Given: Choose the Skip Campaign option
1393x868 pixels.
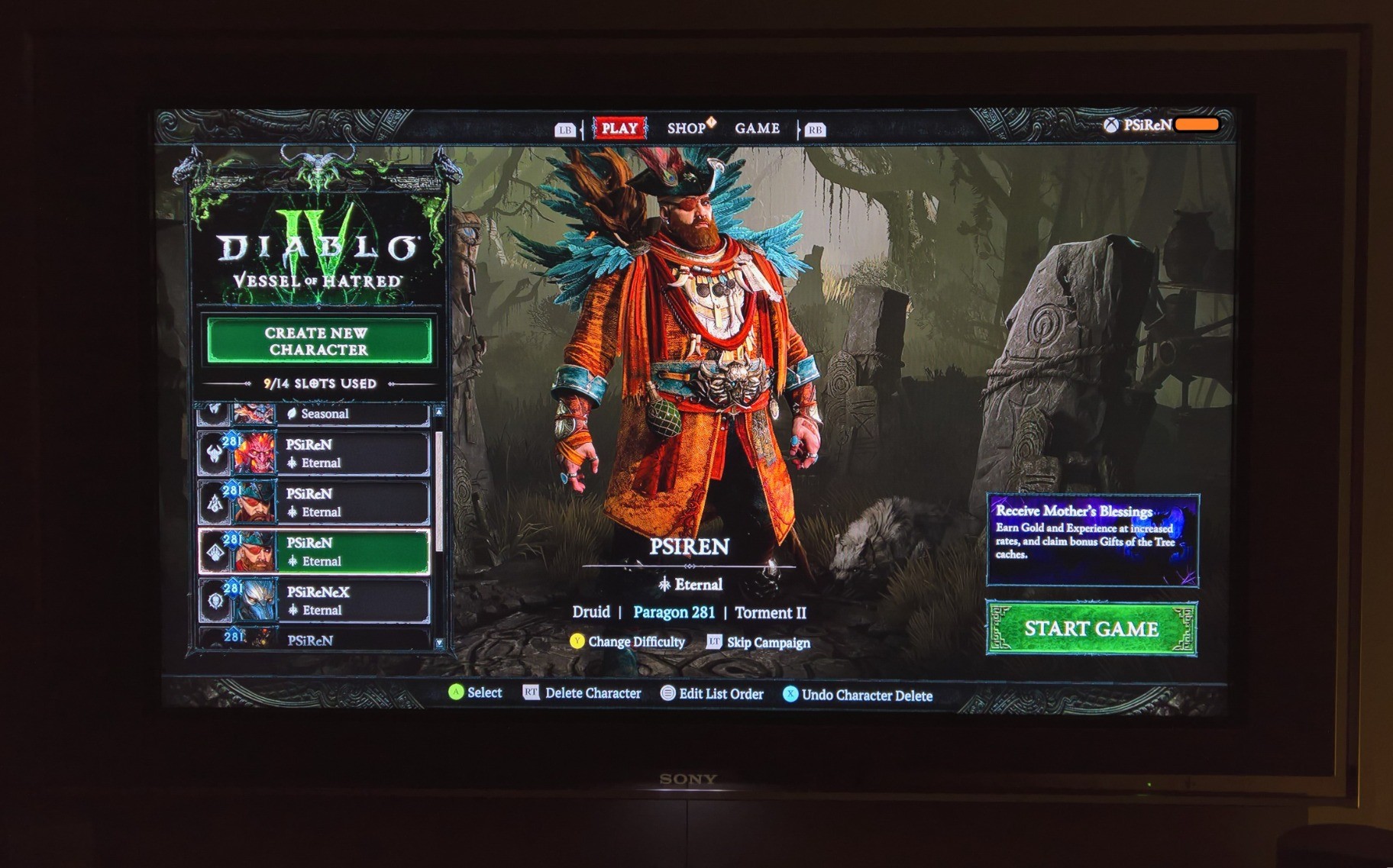Looking at the screenshot, I should pyautogui.click(x=758, y=643).
